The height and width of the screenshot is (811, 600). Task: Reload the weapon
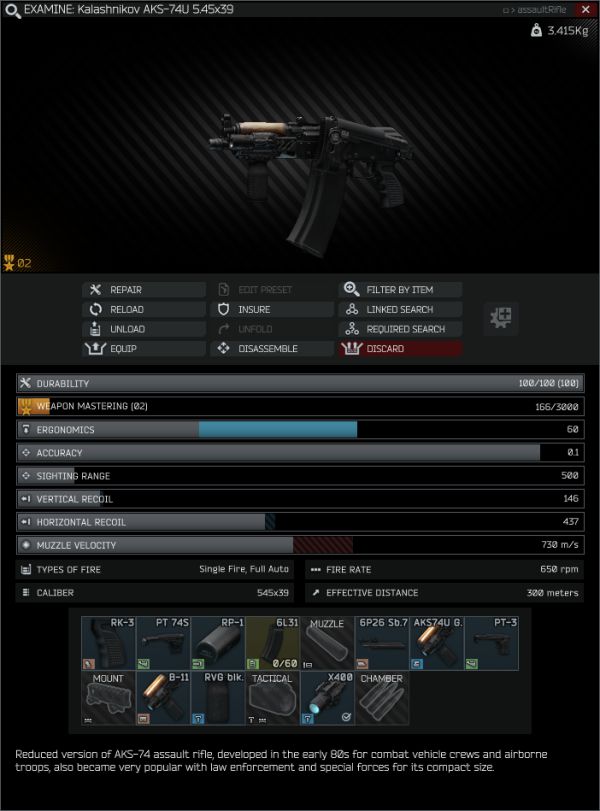click(x=144, y=310)
